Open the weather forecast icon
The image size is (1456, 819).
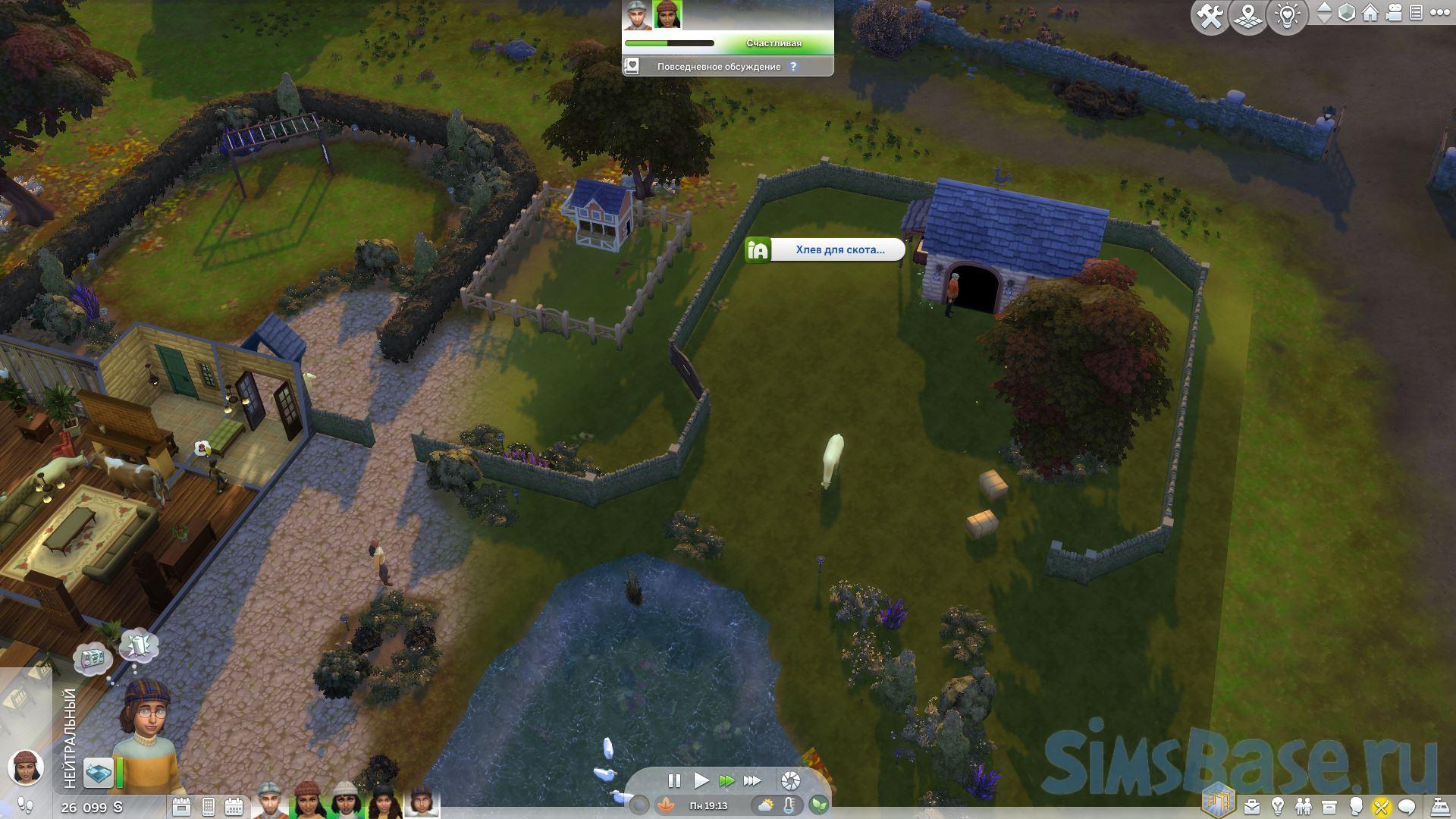coord(766,805)
